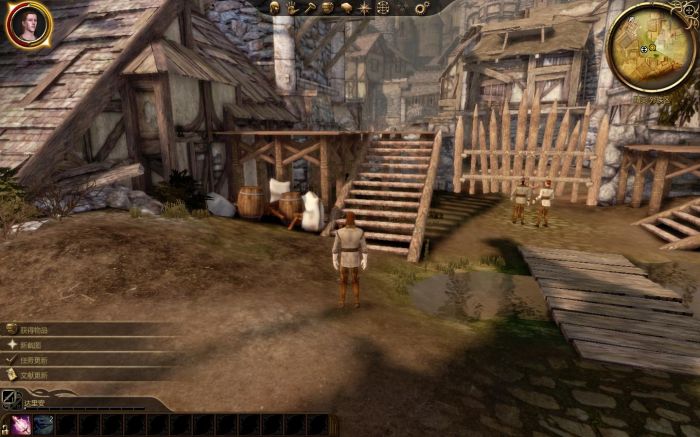The height and width of the screenshot is (437, 700).
Task: Click the circular minimap
Action: (x=650, y=48)
